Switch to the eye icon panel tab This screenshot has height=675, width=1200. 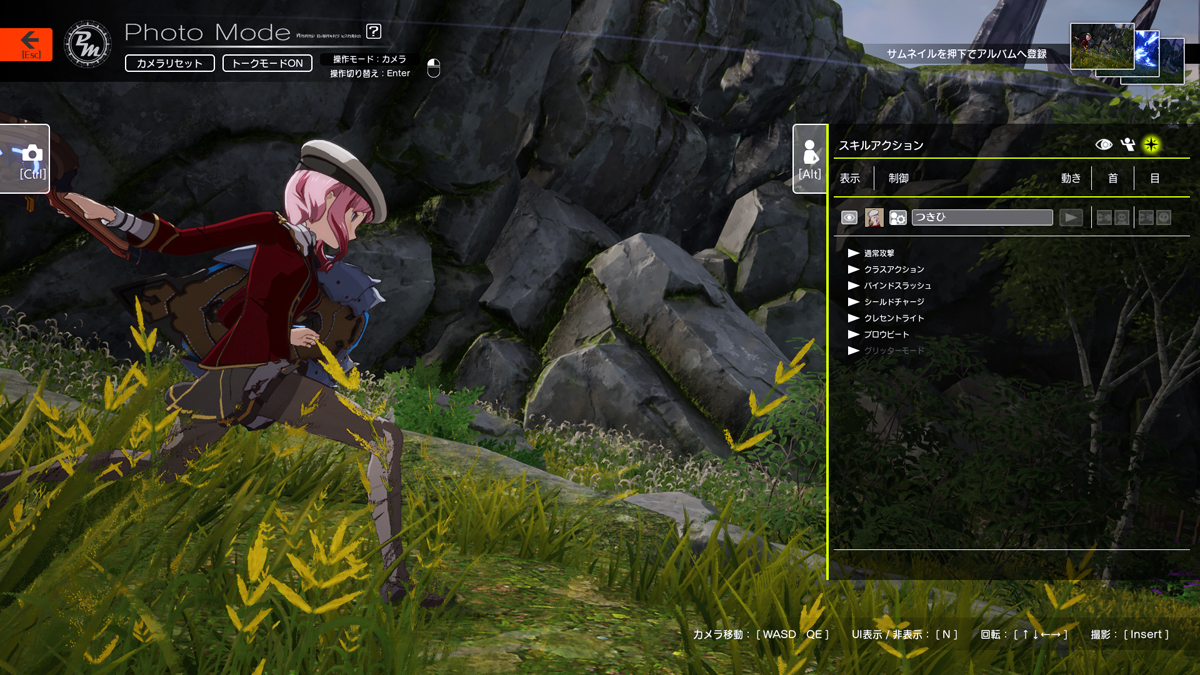pyautogui.click(x=1104, y=145)
